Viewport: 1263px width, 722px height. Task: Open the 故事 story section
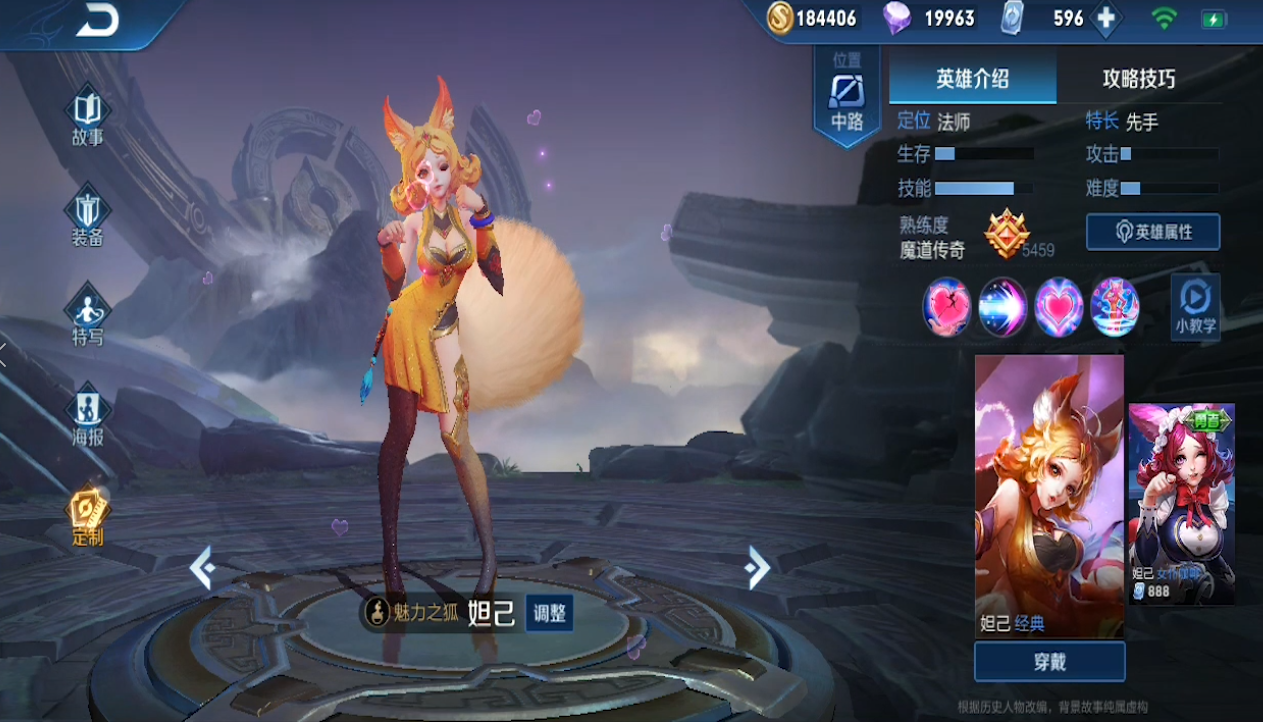(87, 118)
